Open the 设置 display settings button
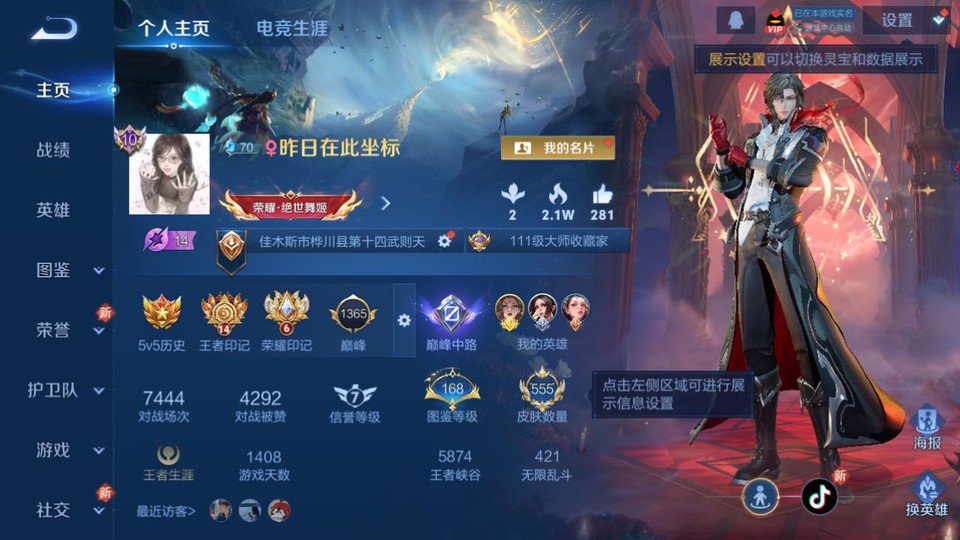Screen dimensions: 960x540 [897, 20]
